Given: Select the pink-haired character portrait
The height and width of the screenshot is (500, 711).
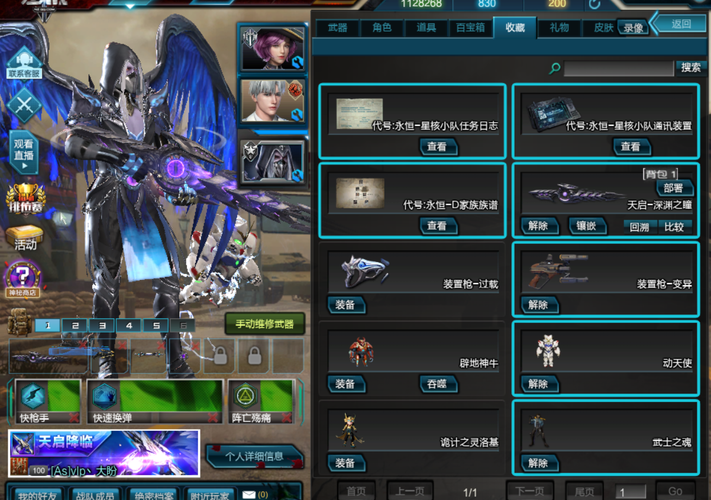Looking at the screenshot, I should [266, 49].
